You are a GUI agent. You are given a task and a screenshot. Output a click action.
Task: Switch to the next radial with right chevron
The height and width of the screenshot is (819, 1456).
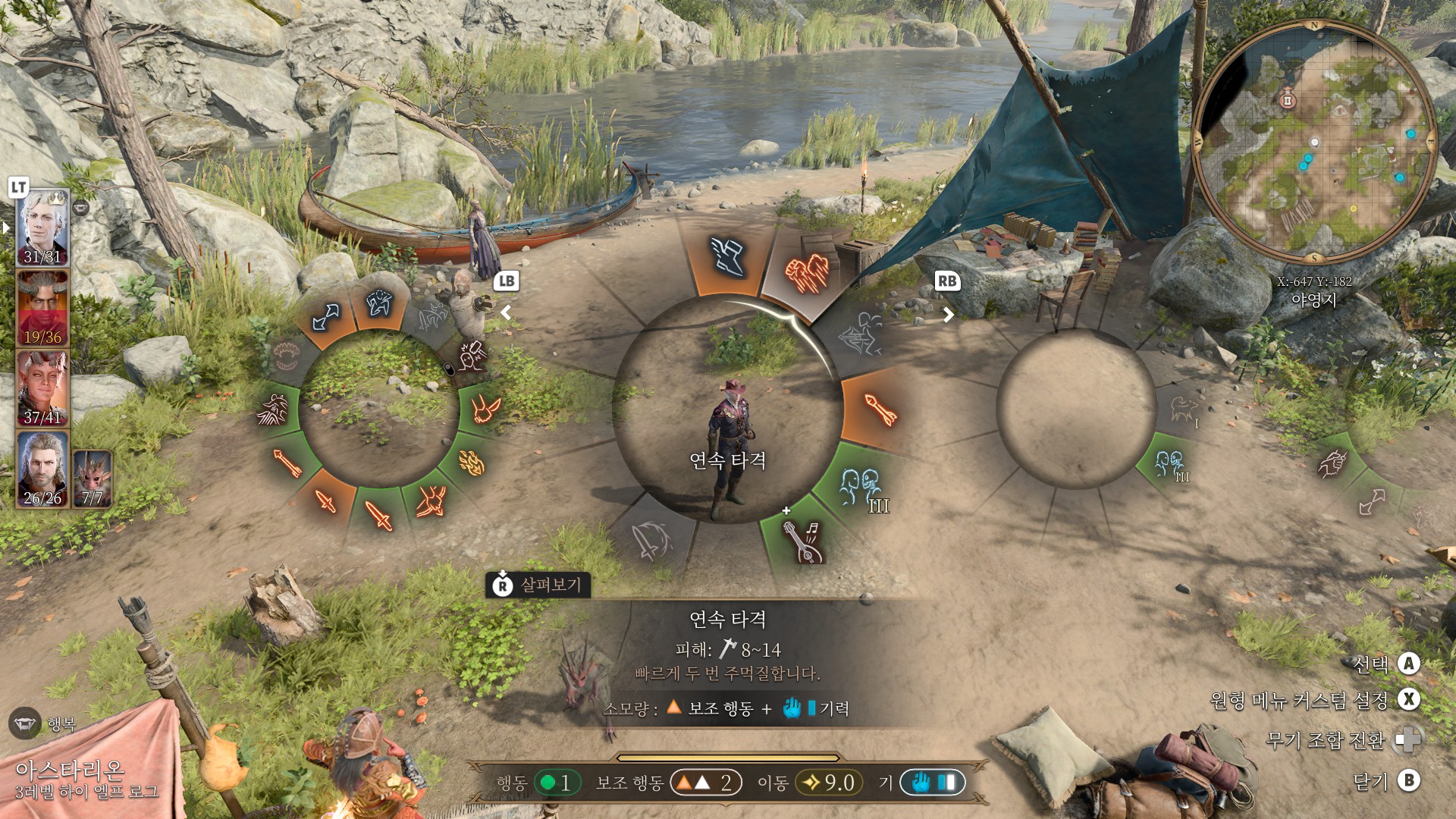(x=948, y=314)
